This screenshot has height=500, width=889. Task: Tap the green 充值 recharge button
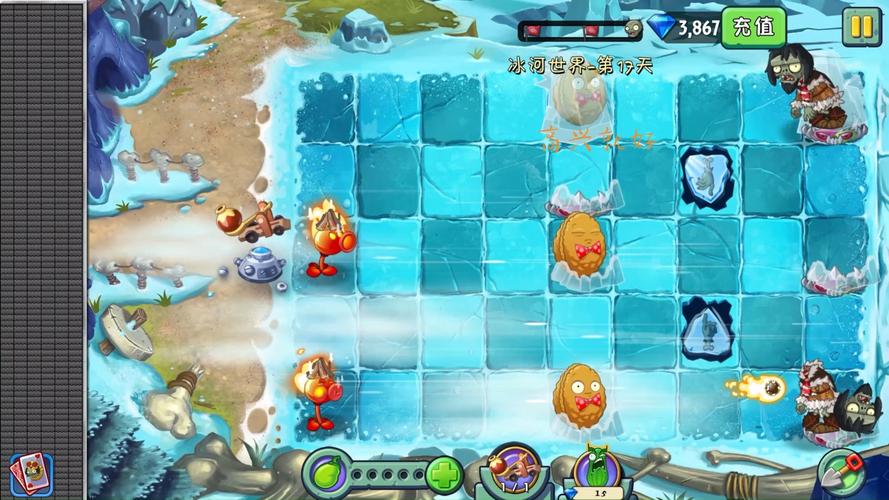(x=753, y=27)
